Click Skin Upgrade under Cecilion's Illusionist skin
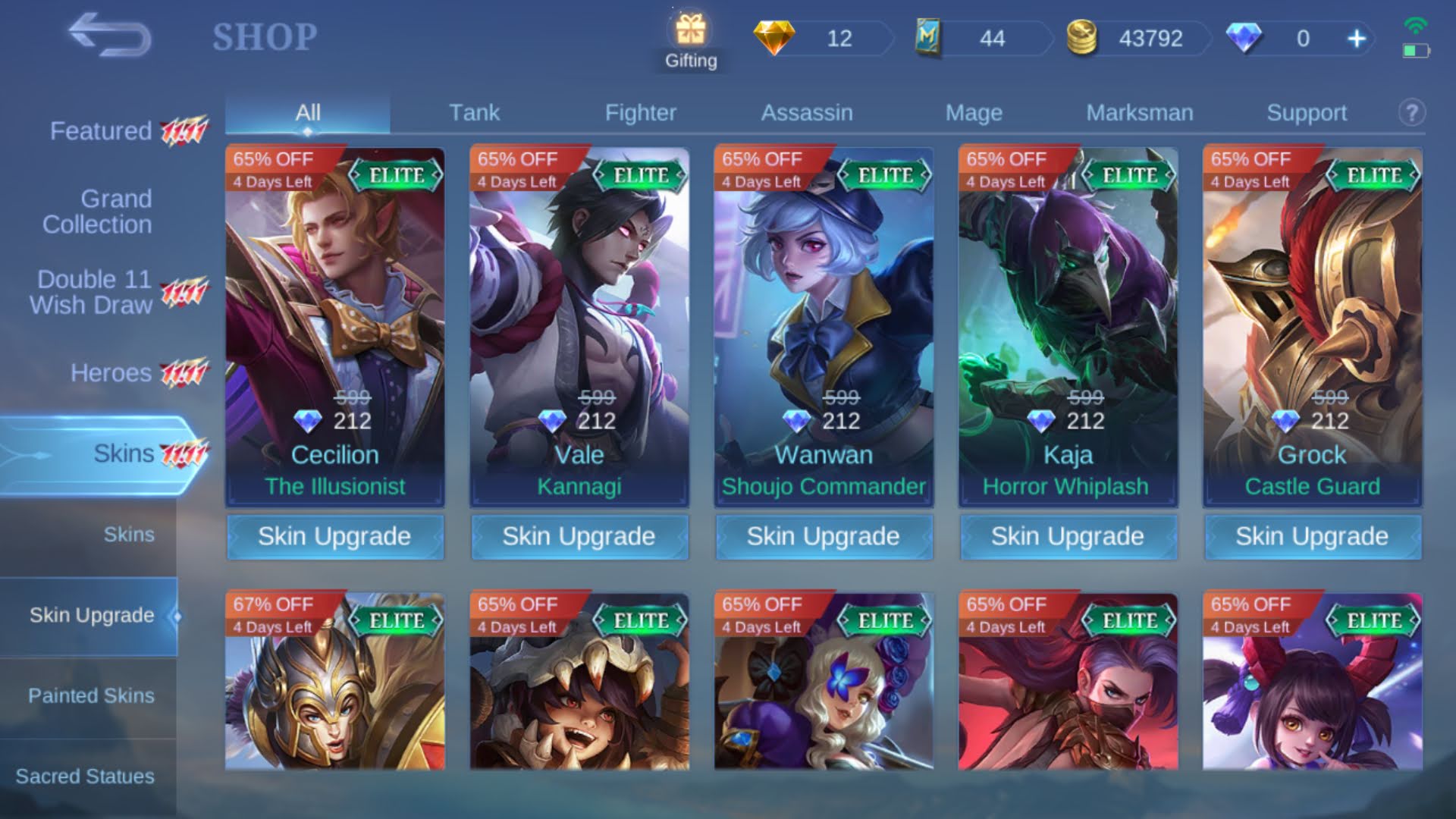Image resolution: width=1456 pixels, height=819 pixels. [x=335, y=537]
